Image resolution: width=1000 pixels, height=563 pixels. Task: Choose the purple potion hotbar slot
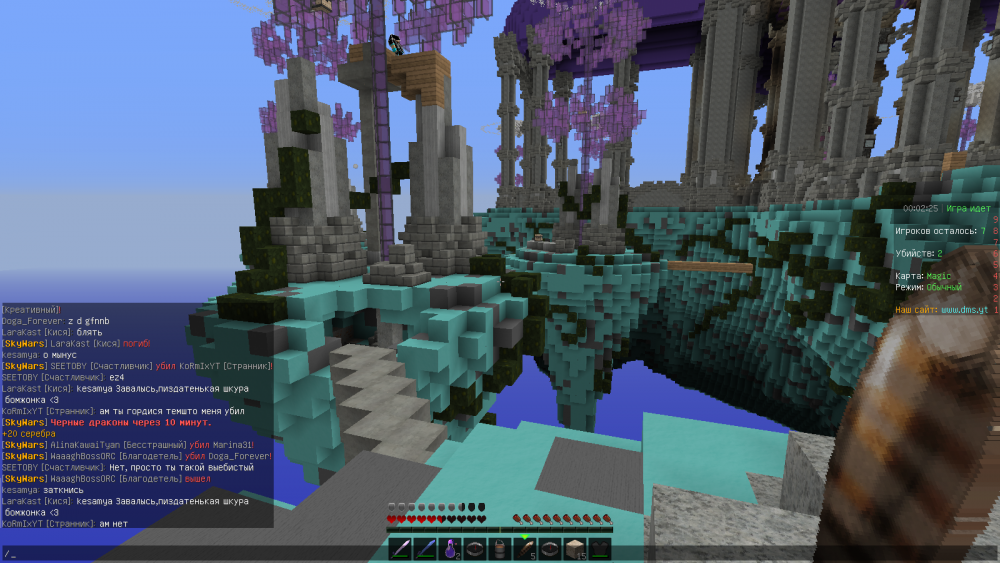(x=450, y=548)
